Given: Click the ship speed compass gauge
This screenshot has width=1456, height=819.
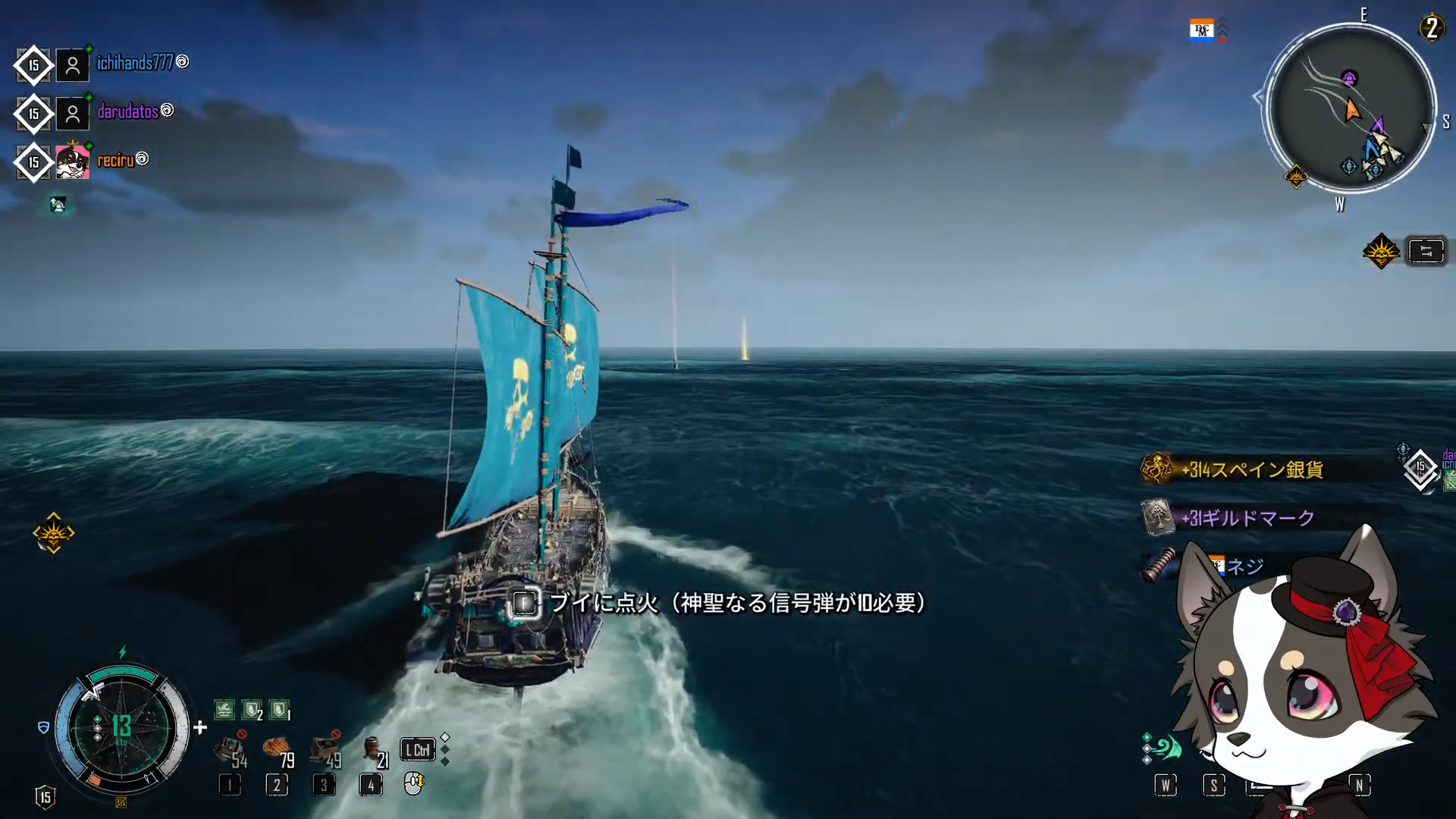Looking at the screenshot, I should (121, 728).
